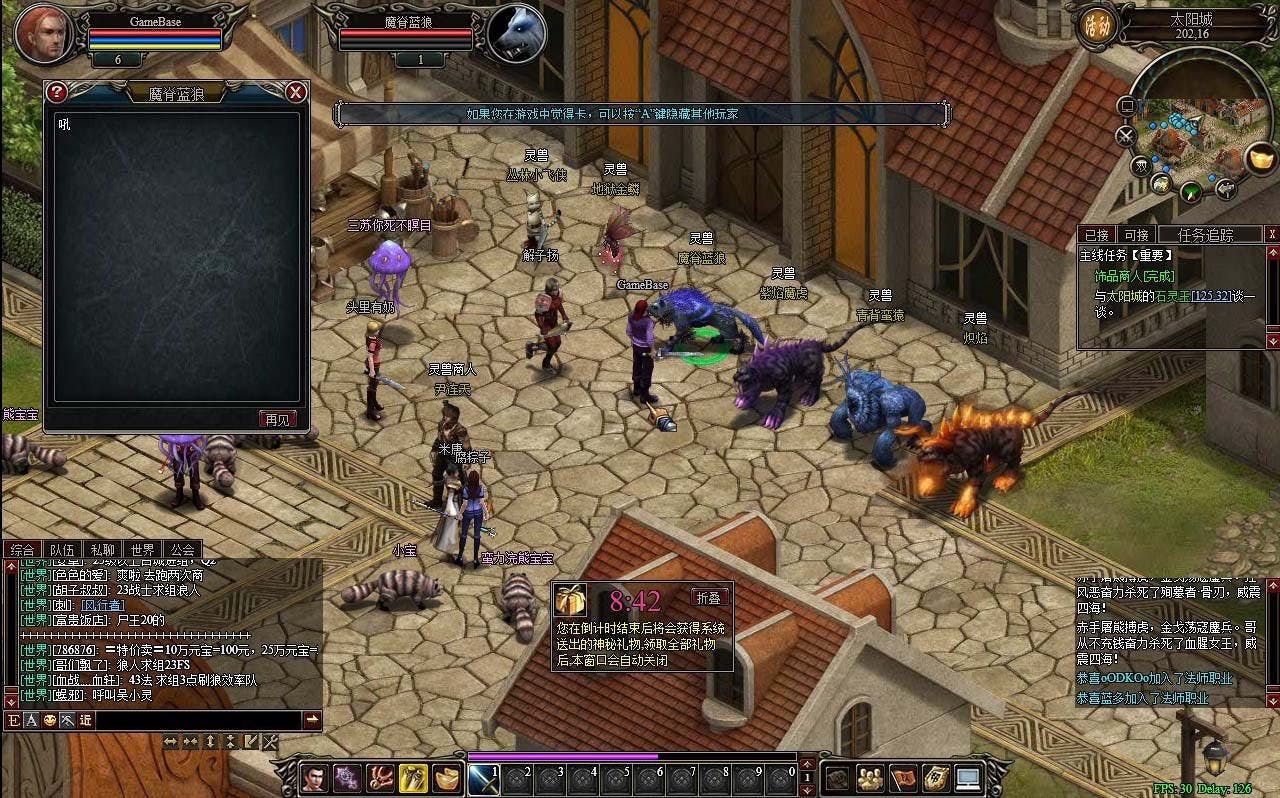Screen dimensions: 1280x798
Task: Select the 世界 chat channel tab
Action: click(142, 549)
